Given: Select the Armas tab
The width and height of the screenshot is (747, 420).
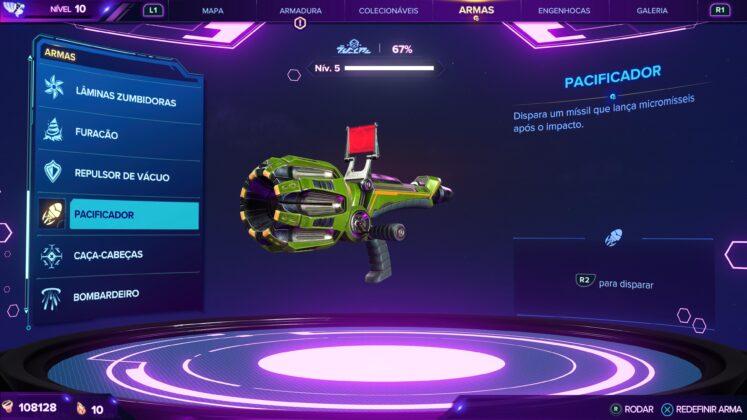Looking at the screenshot, I should pos(476,10).
